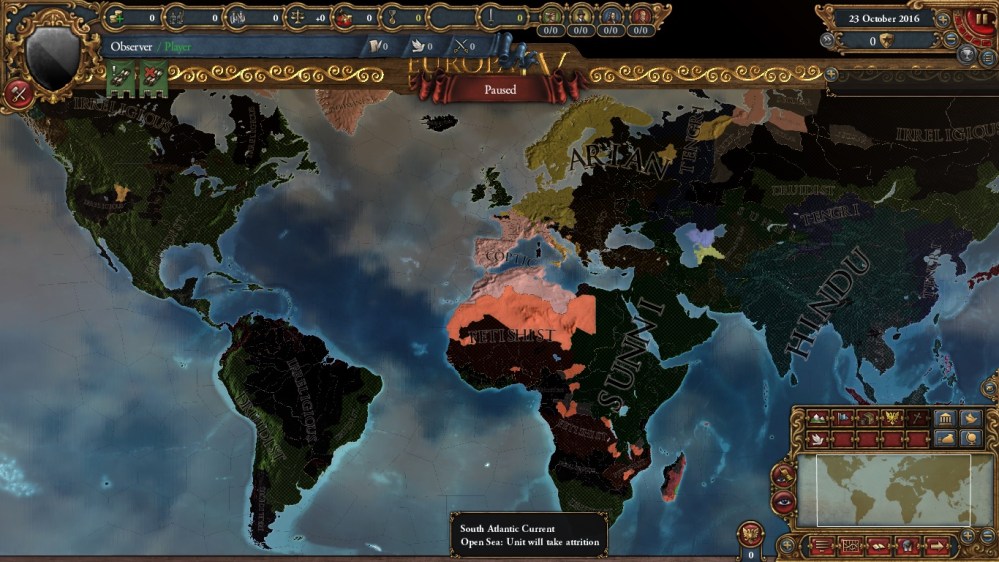Open the red eye find button
Image resolution: width=999 pixels, height=562 pixels.
[x=784, y=503]
